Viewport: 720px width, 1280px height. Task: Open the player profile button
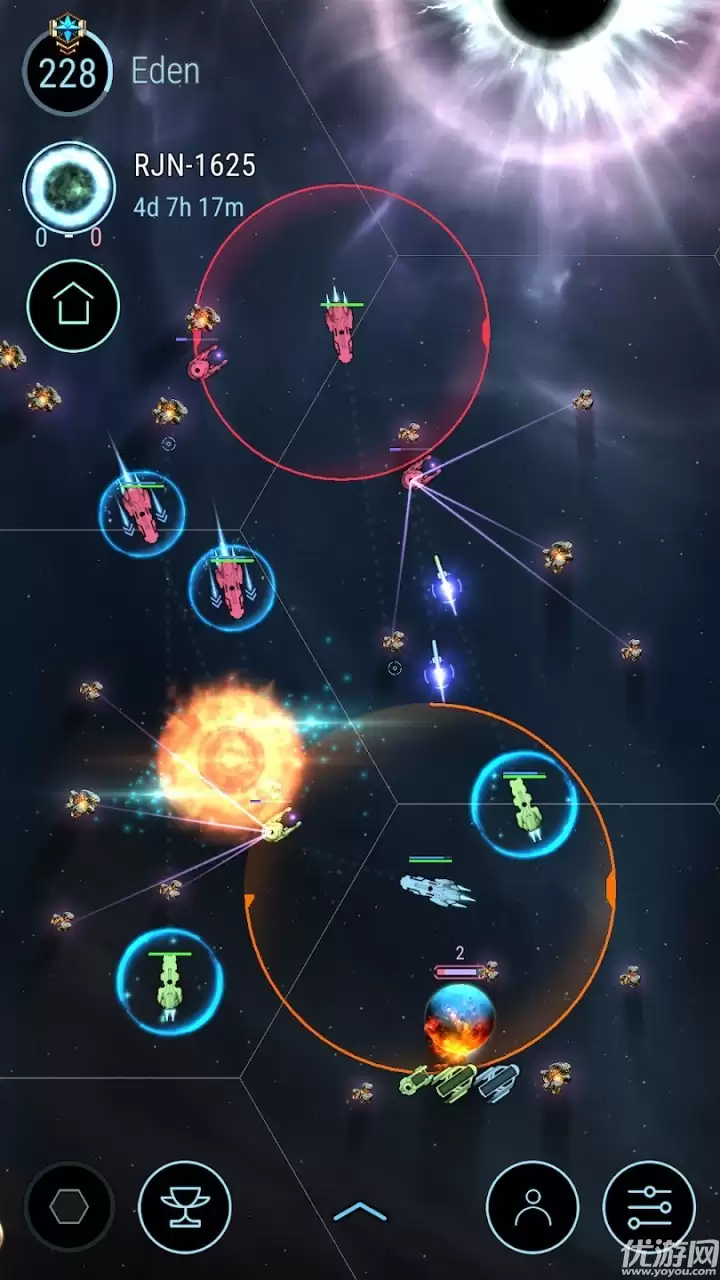pyautogui.click(x=532, y=1208)
